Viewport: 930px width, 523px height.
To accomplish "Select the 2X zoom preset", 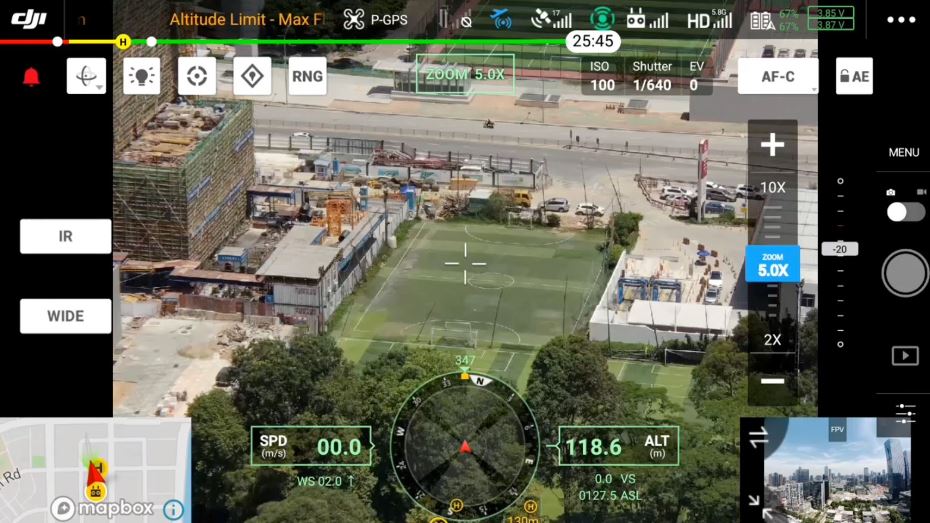I will point(772,339).
